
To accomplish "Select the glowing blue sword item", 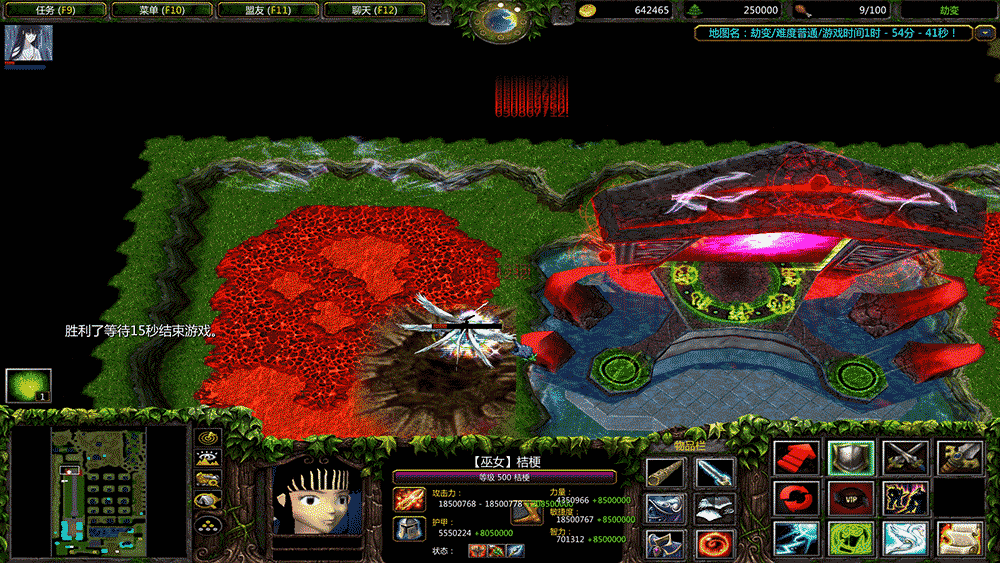I will (716, 472).
